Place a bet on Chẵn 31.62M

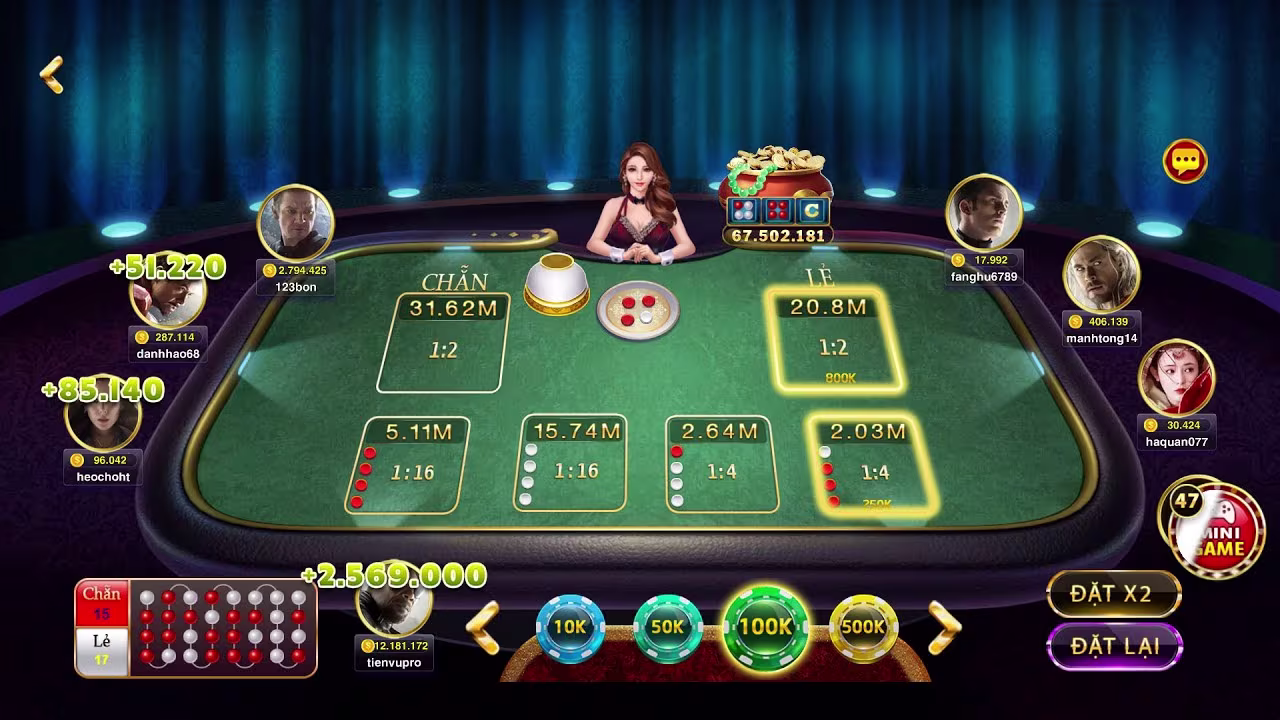(443, 342)
